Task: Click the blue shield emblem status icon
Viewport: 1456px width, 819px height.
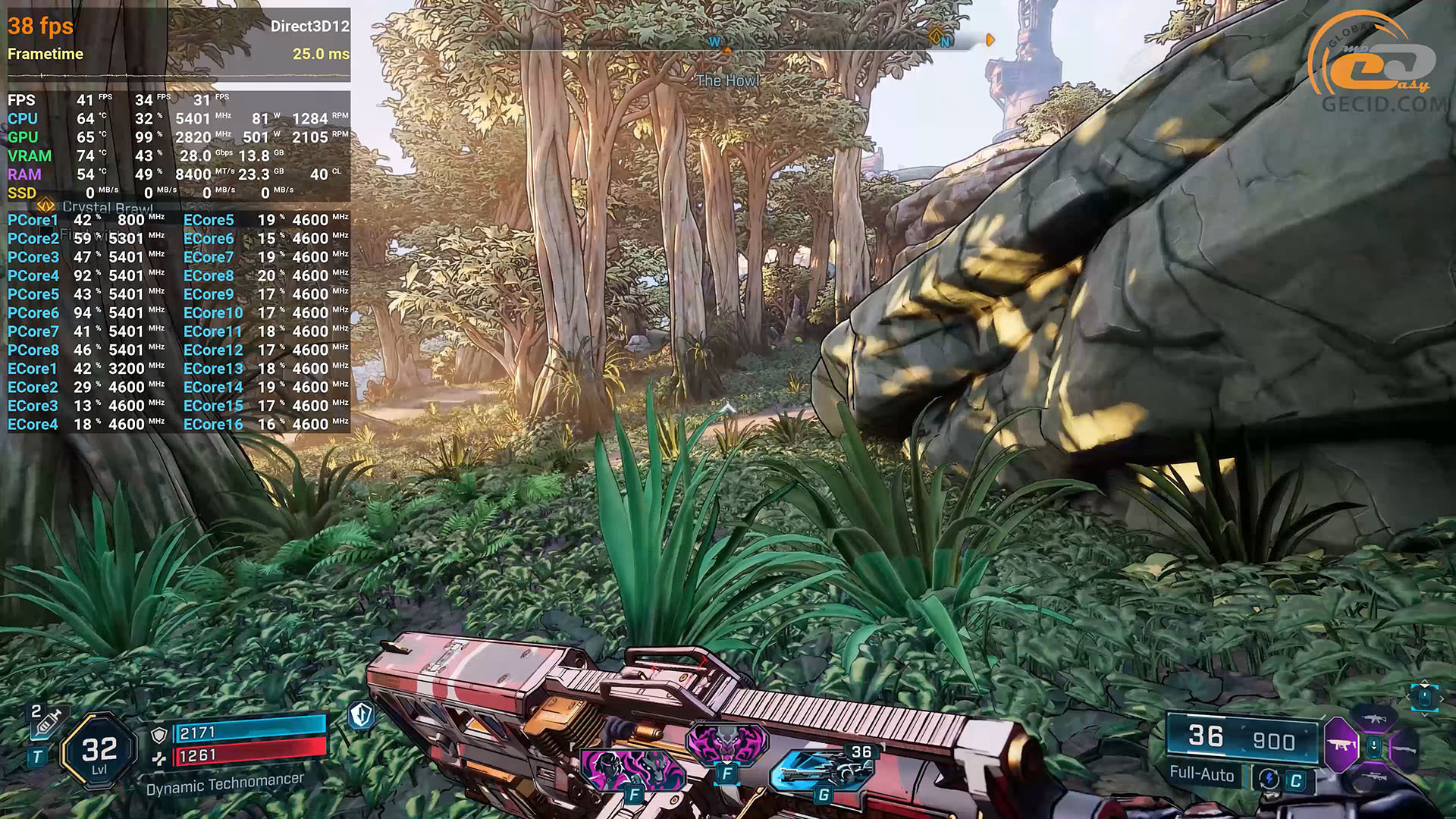Action: (x=362, y=714)
